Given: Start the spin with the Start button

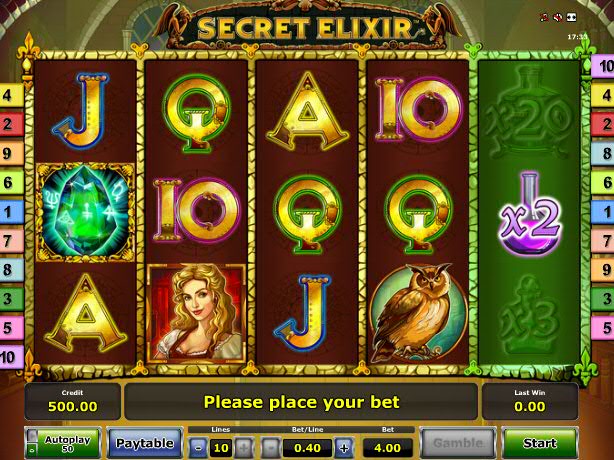Looking at the screenshot, I should coord(540,442).
